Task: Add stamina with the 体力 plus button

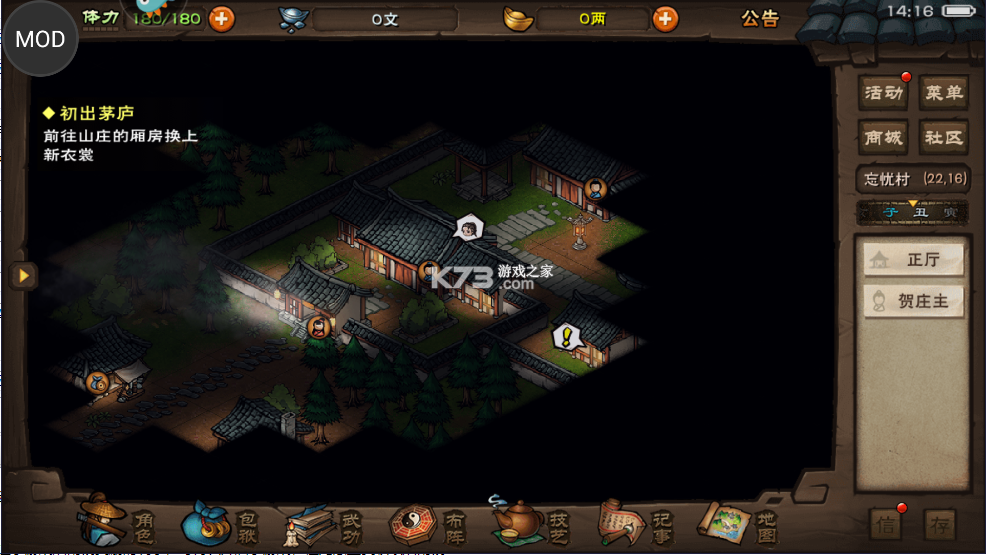Action: tap(221, 18)
